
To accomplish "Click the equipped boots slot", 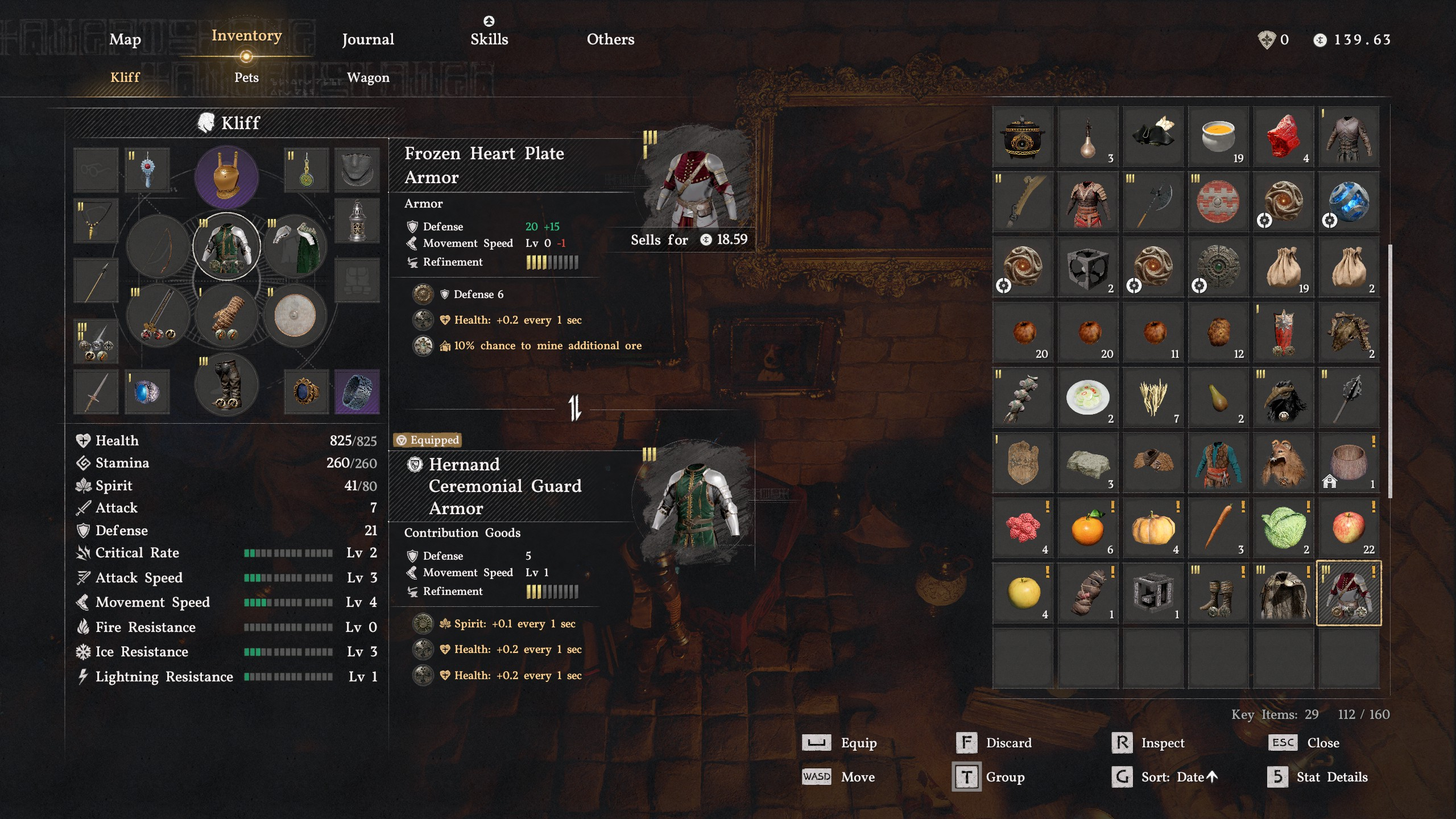I will [226, 385].
